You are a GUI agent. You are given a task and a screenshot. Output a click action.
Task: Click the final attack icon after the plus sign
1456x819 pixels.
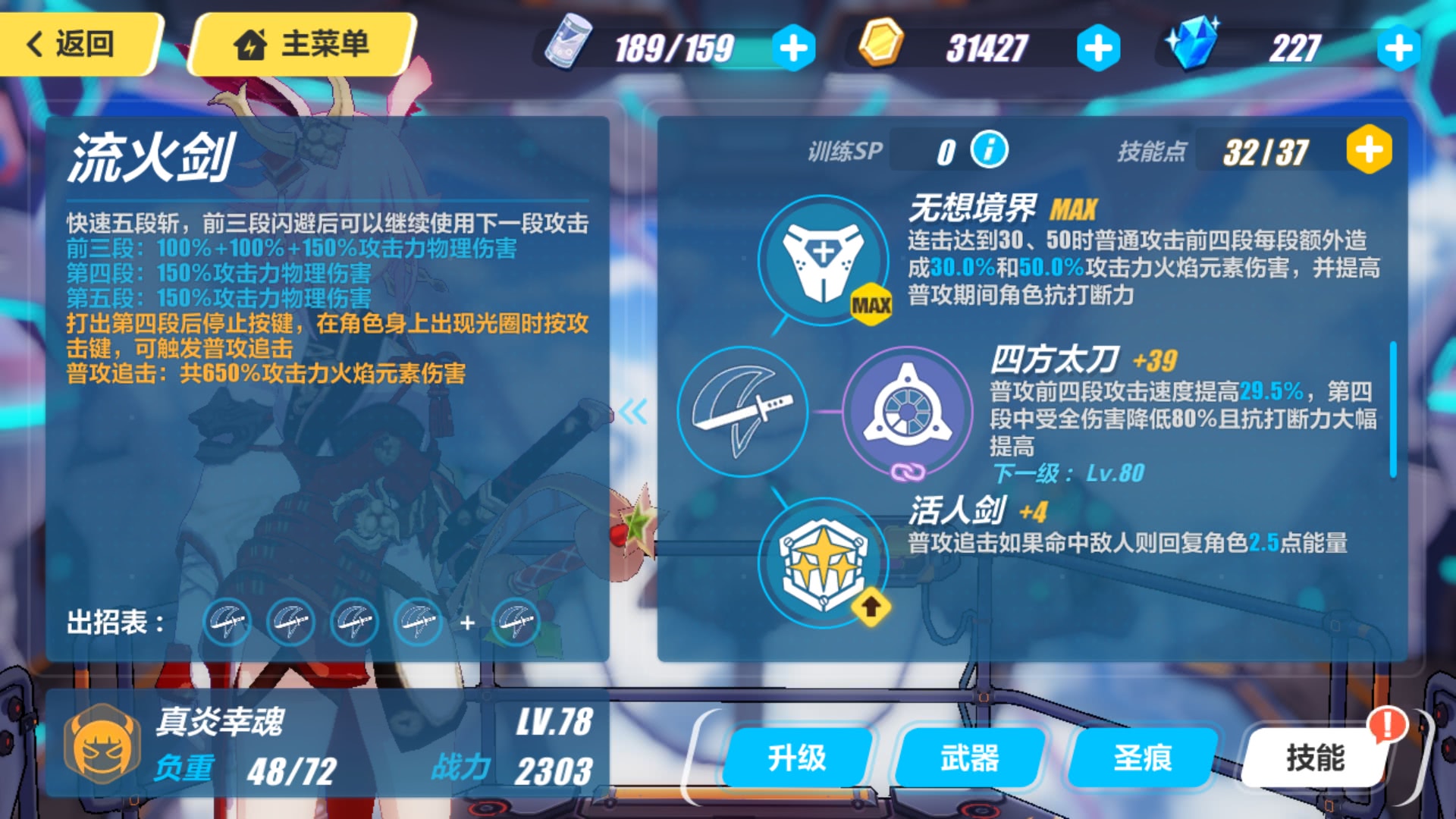coord(516,623)
